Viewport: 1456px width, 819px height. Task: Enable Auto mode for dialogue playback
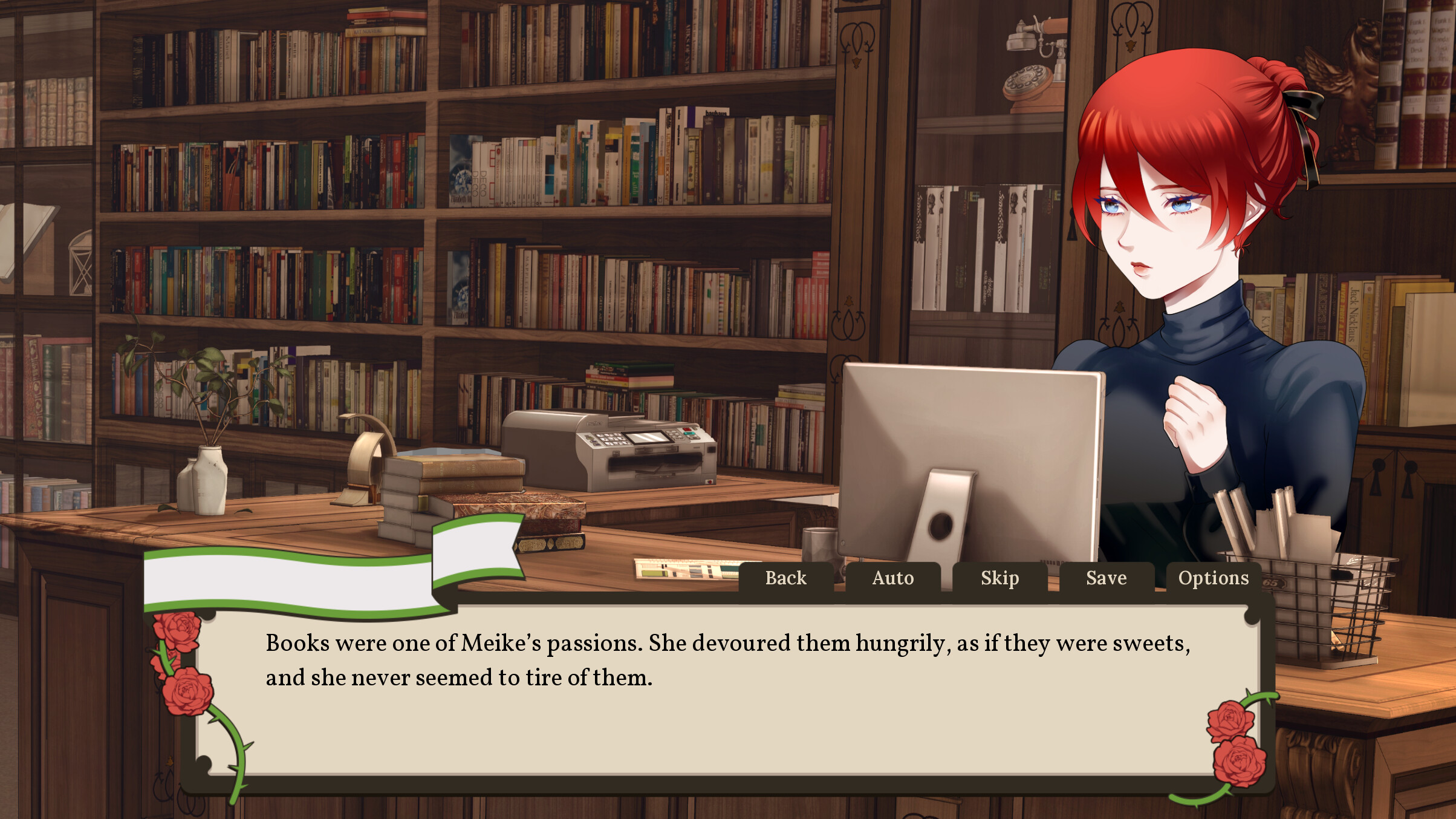[893, 578]
